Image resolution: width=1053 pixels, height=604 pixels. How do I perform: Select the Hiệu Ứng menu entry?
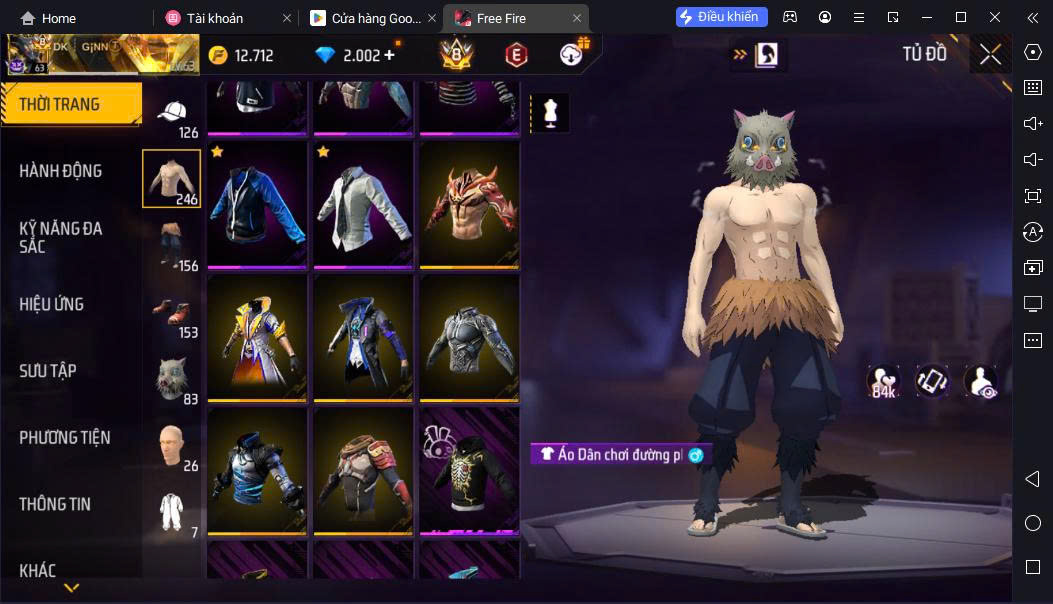(x=52, y=304)
